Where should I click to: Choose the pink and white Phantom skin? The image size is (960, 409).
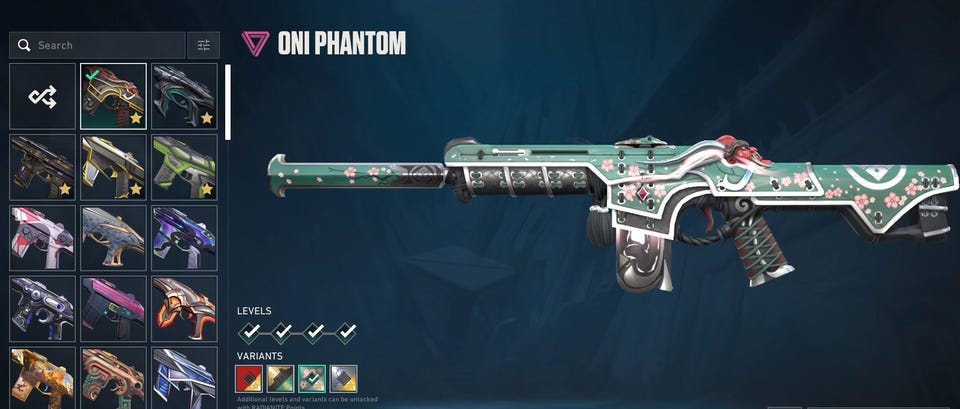[42, 238]
